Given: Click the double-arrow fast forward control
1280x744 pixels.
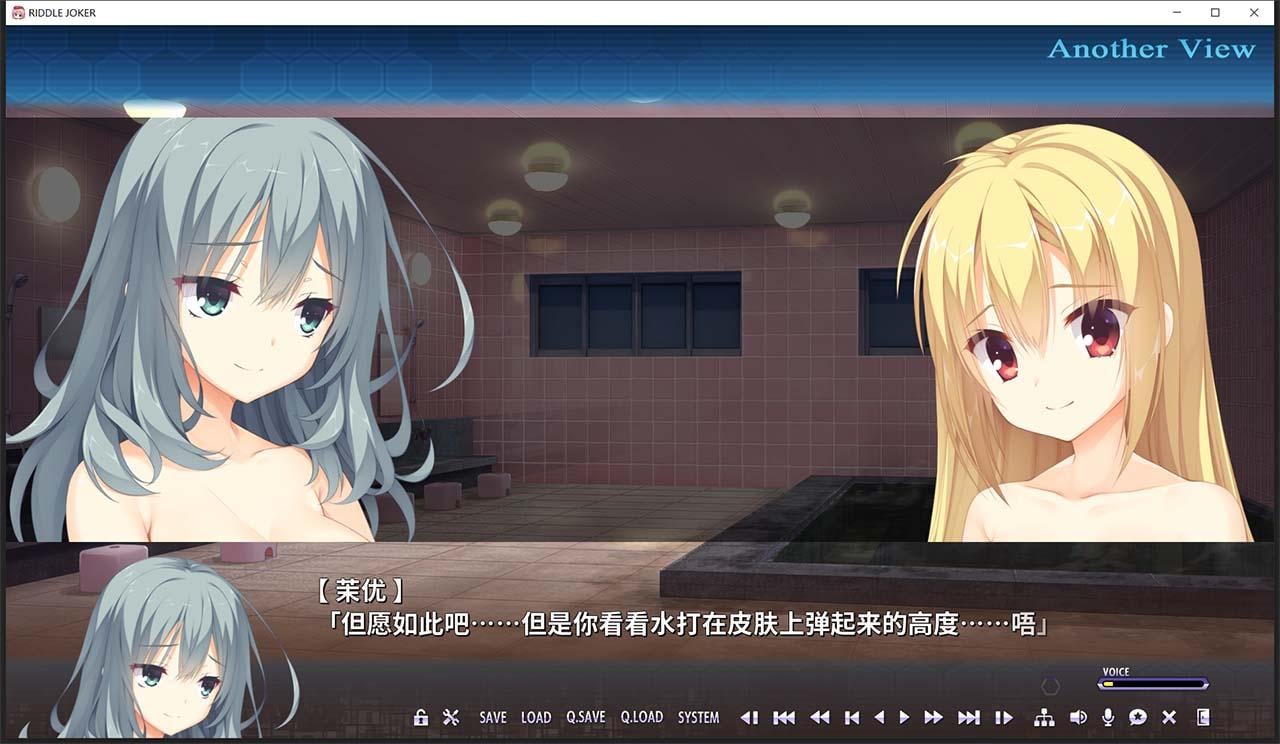Looking at the screenshot, I should [934, 717].
